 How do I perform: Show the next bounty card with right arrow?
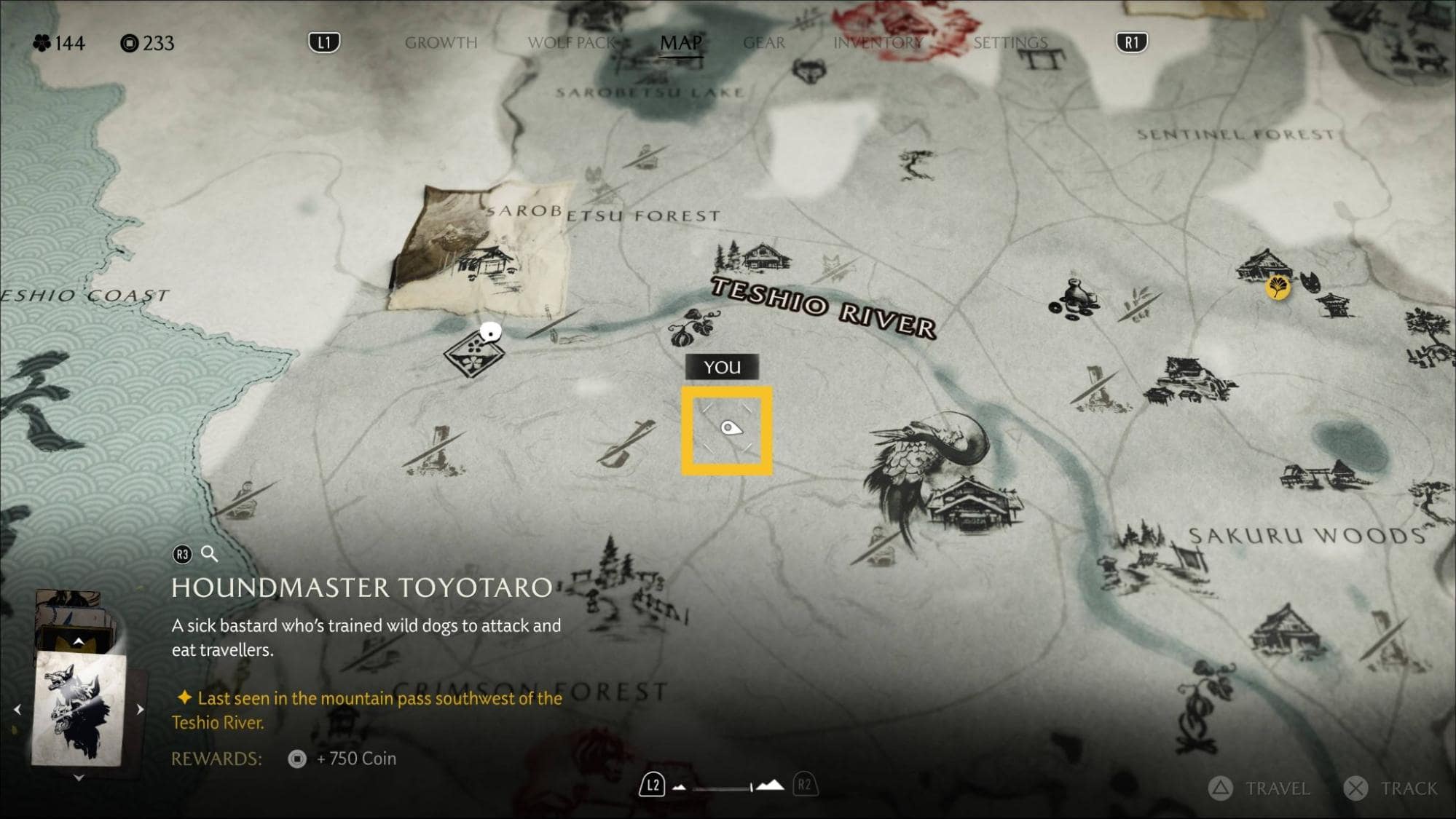[x=140, y=709]
